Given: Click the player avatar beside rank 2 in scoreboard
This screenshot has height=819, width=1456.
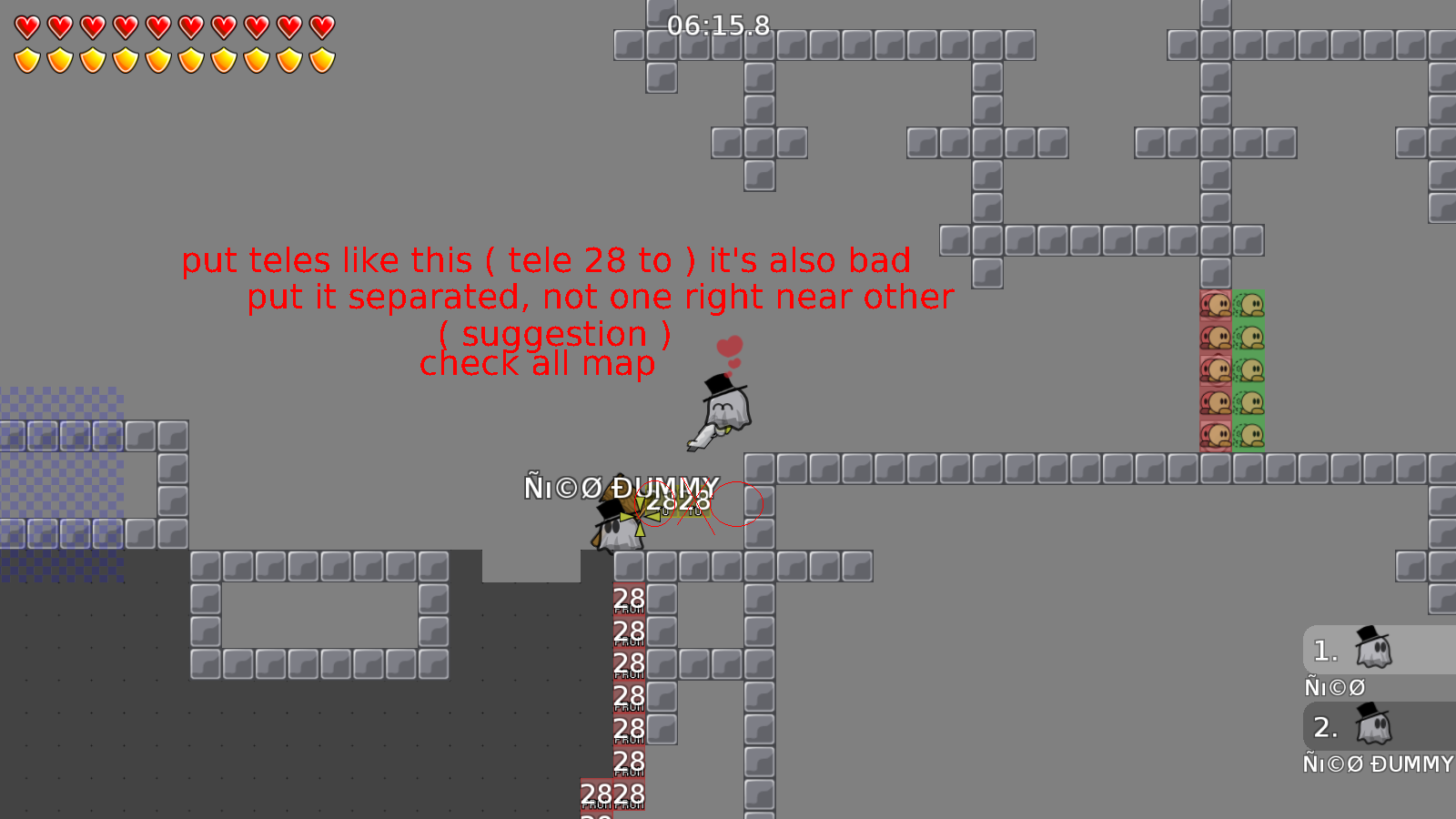Looking at the screenshot, I should tap(1376, 728).
